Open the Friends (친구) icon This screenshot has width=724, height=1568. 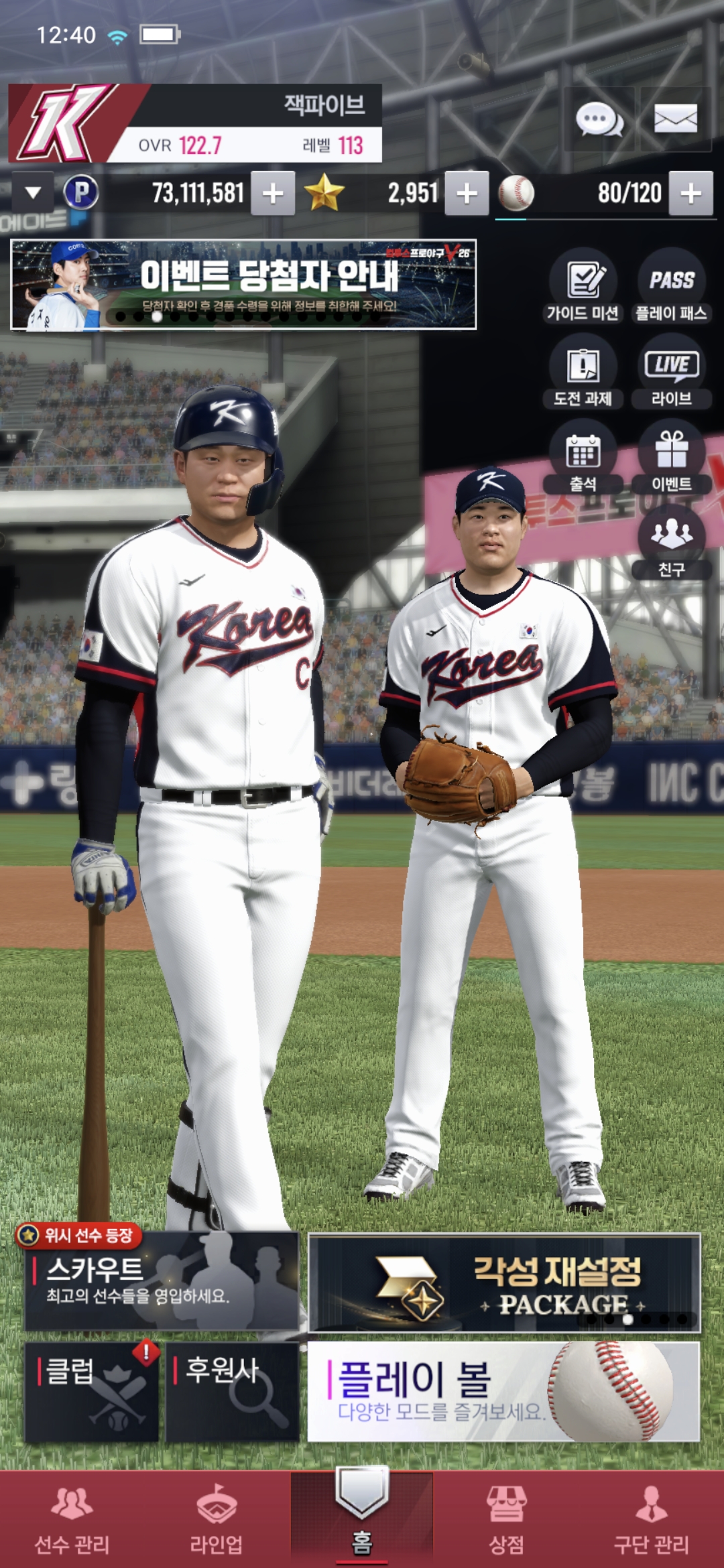(x=671, y=544)
